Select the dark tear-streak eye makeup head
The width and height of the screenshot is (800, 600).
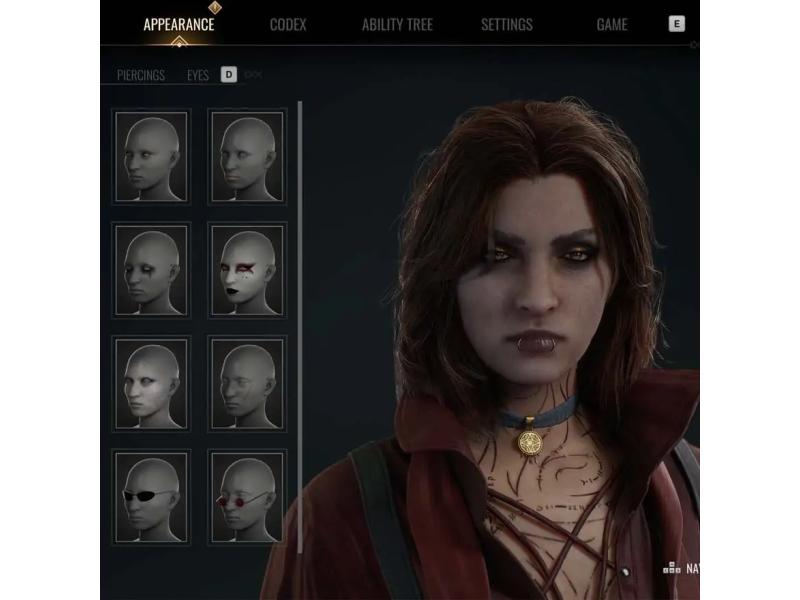coord(151,269)
